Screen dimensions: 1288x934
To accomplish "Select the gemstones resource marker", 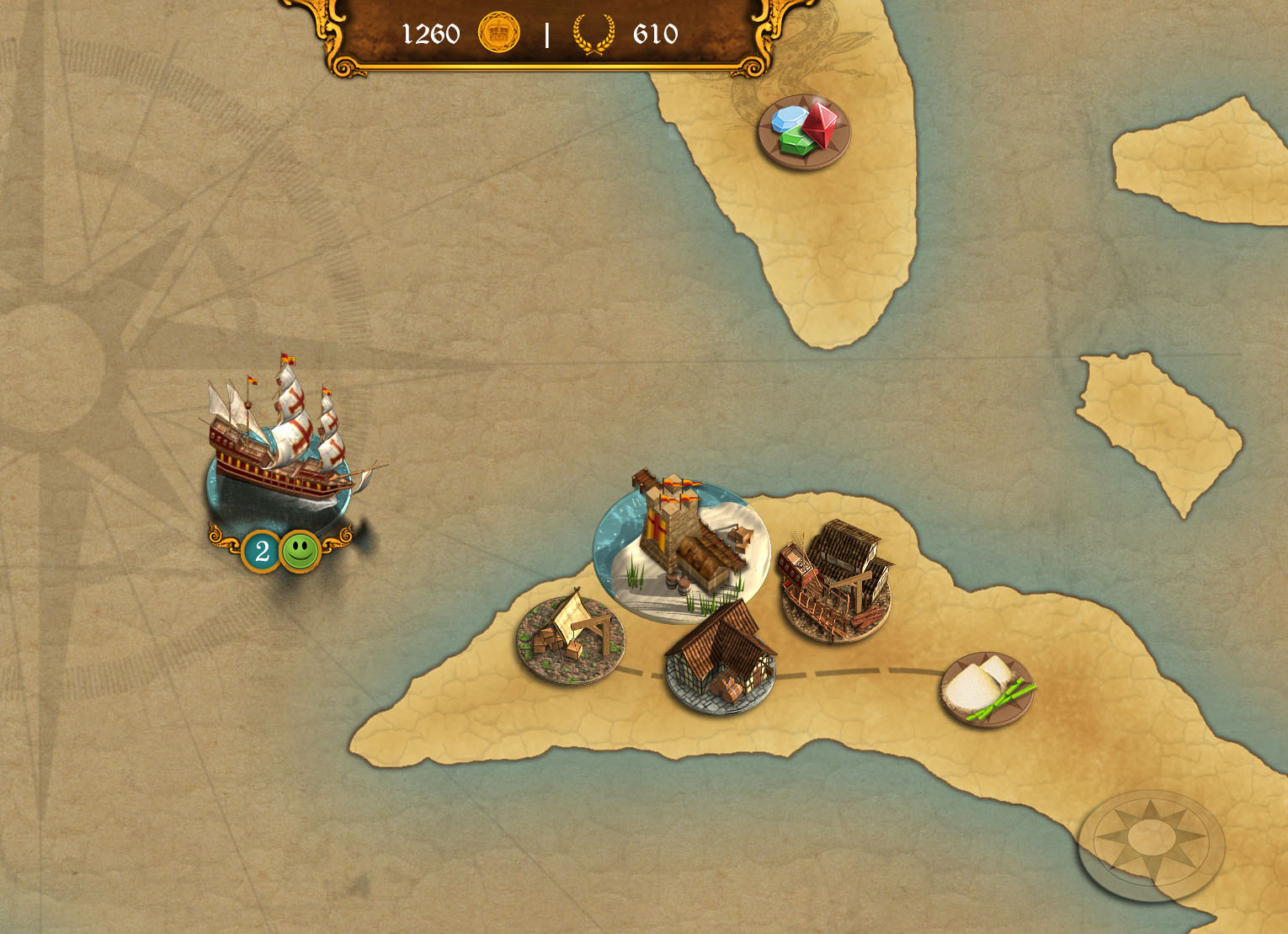I will click(804, 131).
